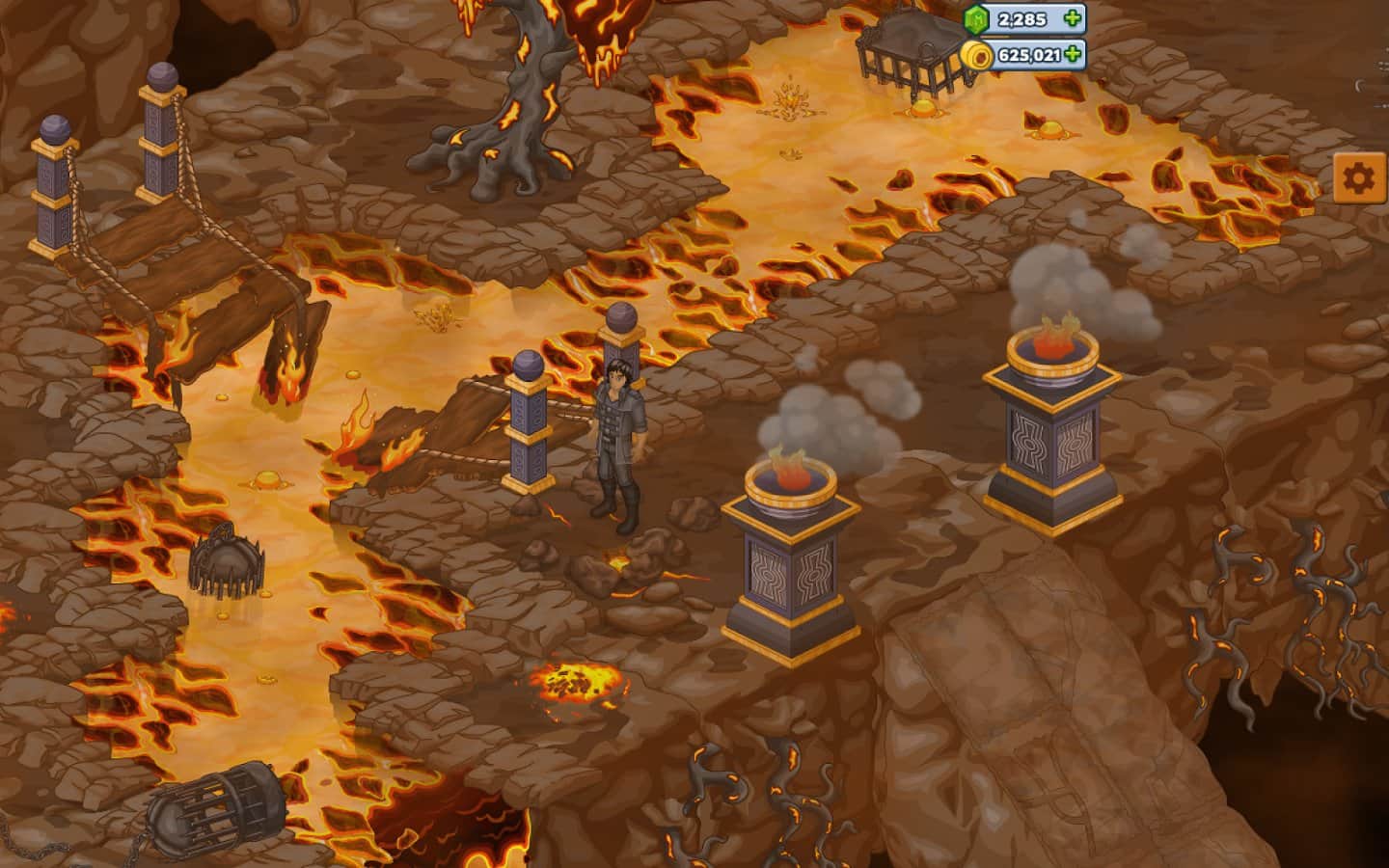Add more green gems with plus button
1389x868 pixels.
pyautogui.click(x=1072, y=18)
